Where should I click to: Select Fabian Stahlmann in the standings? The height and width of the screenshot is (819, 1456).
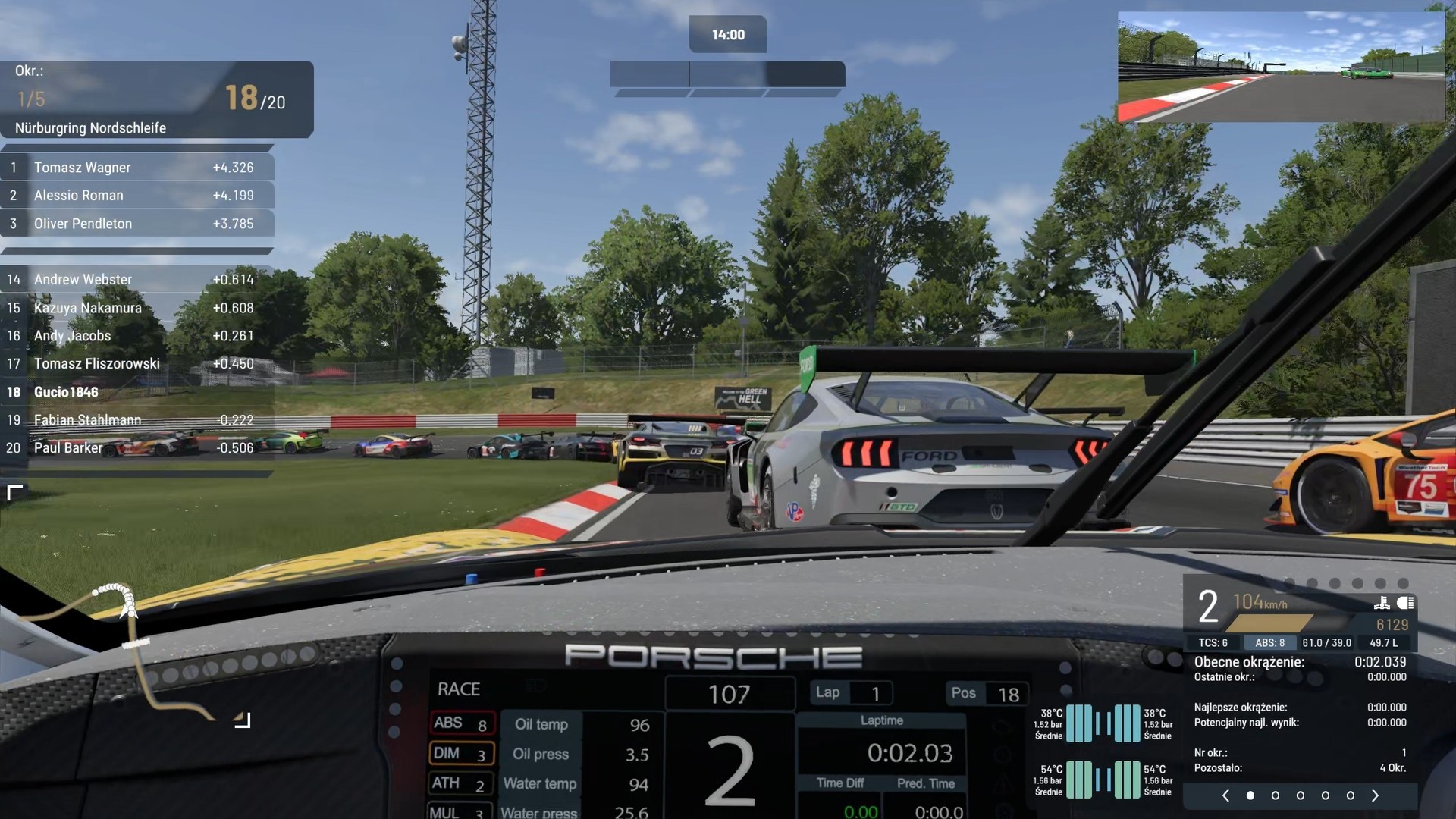tap(136, 420)
